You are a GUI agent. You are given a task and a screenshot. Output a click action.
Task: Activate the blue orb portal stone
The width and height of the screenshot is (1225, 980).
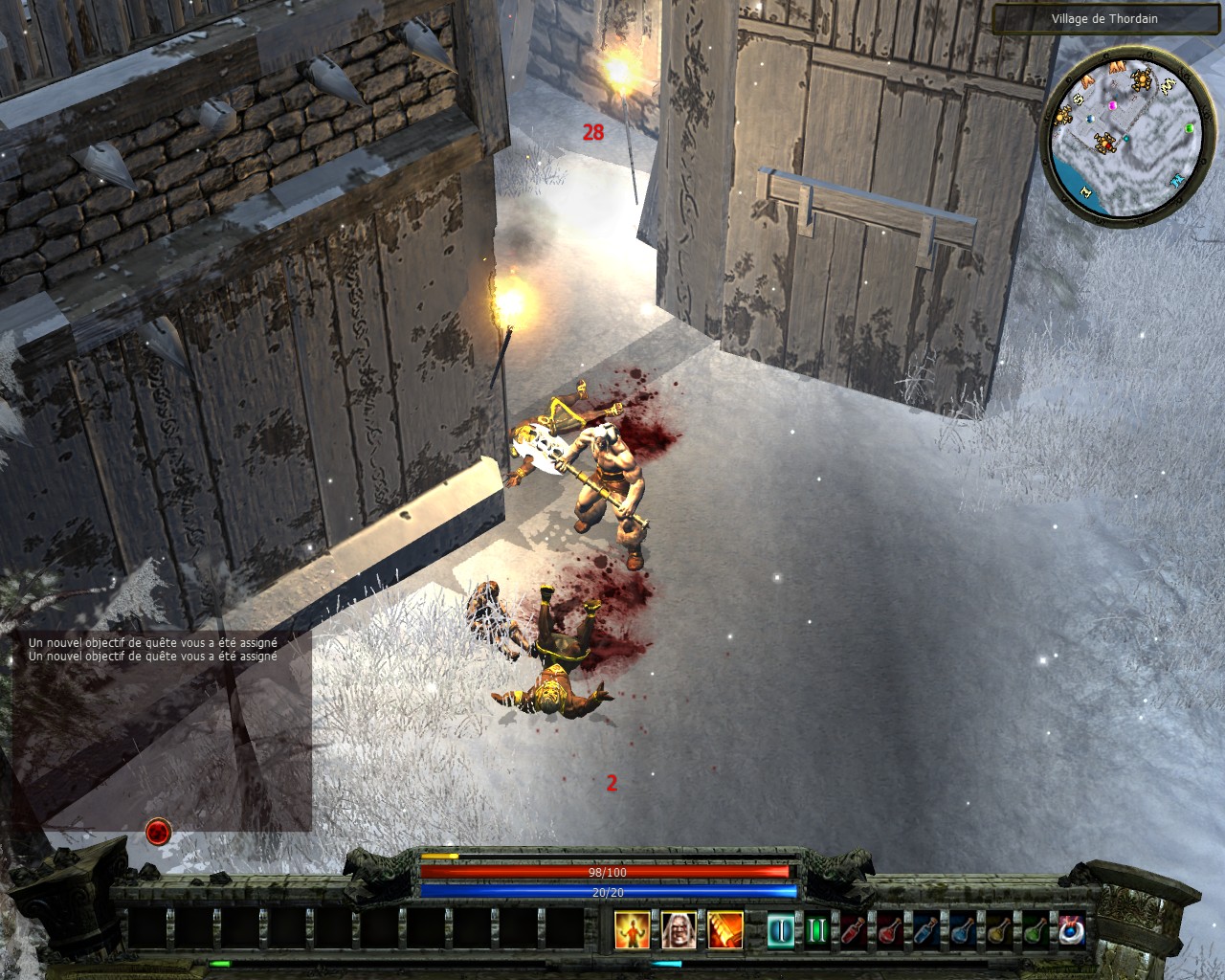pyautogui.click(x=1071, y=930)
